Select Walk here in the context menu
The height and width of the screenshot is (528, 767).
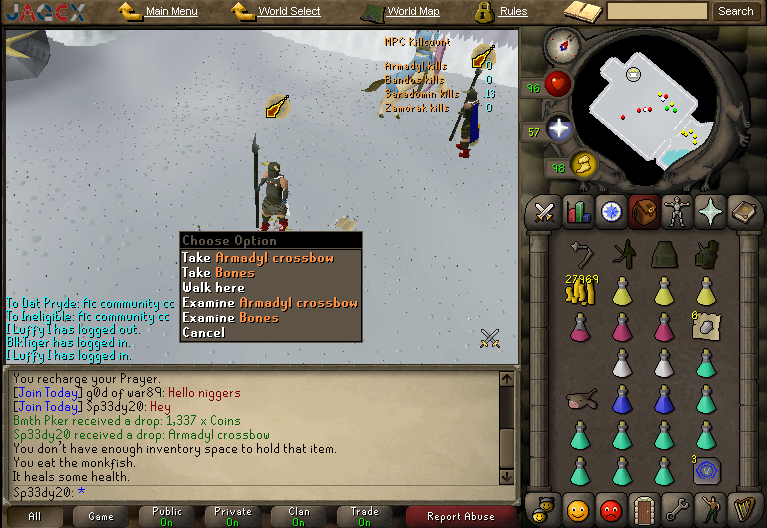(x=213, y=288)
